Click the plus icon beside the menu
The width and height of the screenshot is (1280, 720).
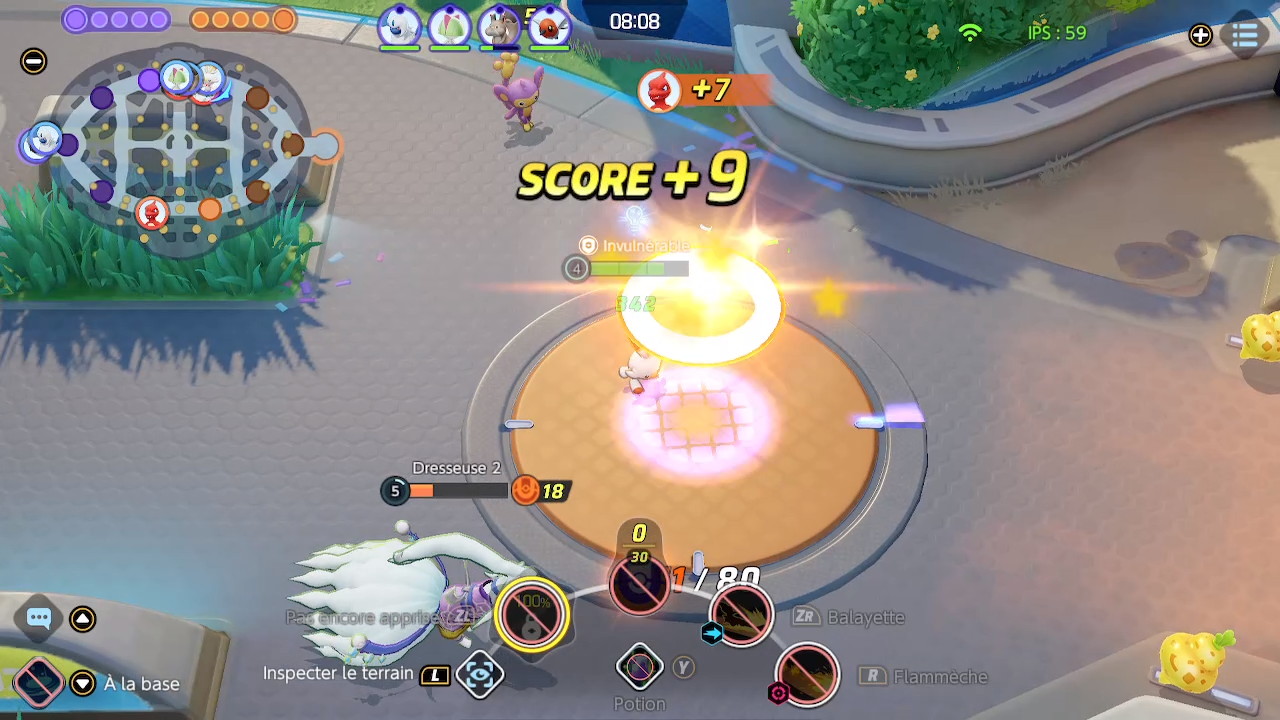(x=1200, y=36)
